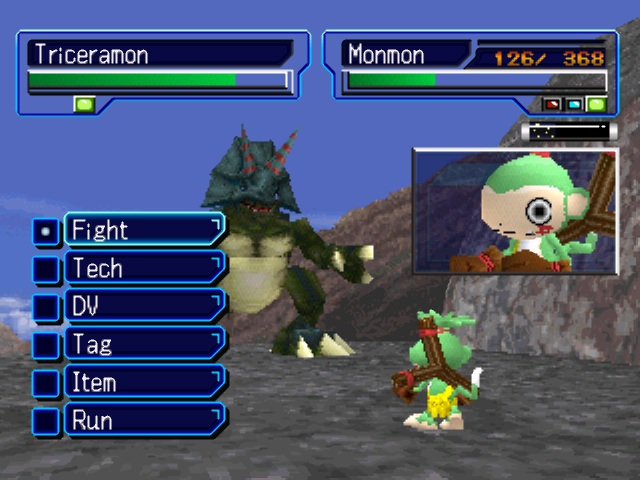Choose Run to flee battle

pyautogui.click(x=143, y=420)
